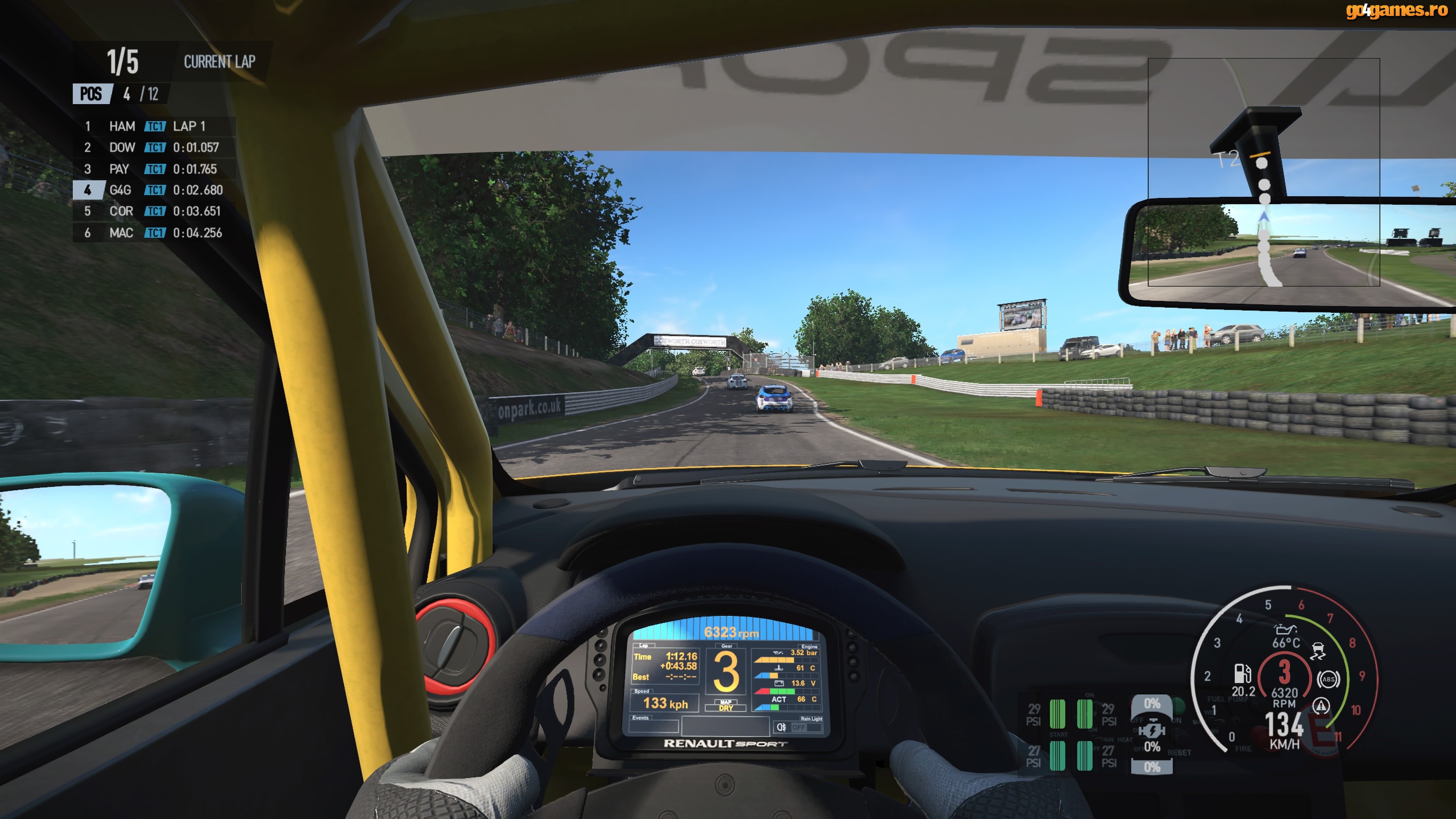The width and height of the screenshot is (1456, 819).
Task: Click the stability warning triangle icon
Action: [1321, 705]
